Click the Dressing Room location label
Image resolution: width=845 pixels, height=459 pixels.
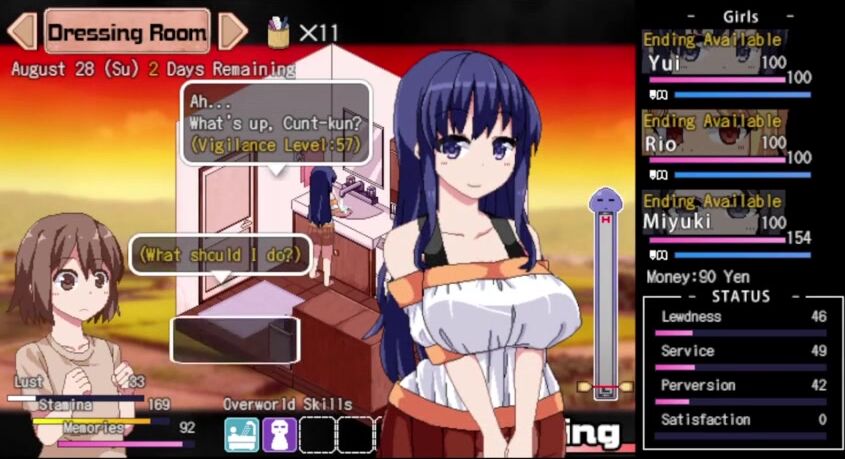pos(127,31)
